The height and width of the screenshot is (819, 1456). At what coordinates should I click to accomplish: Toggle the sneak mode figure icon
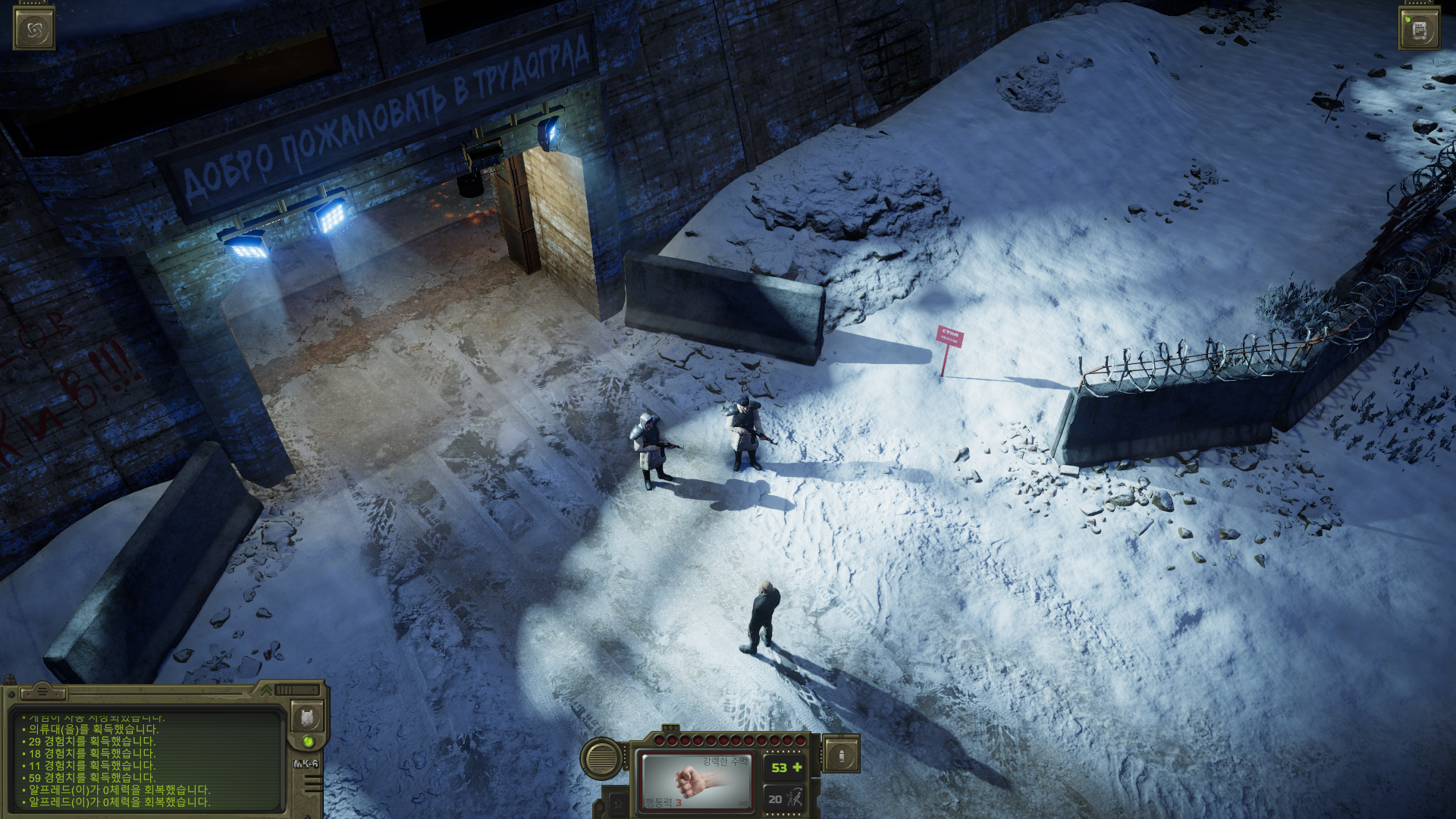click(794, 798)
